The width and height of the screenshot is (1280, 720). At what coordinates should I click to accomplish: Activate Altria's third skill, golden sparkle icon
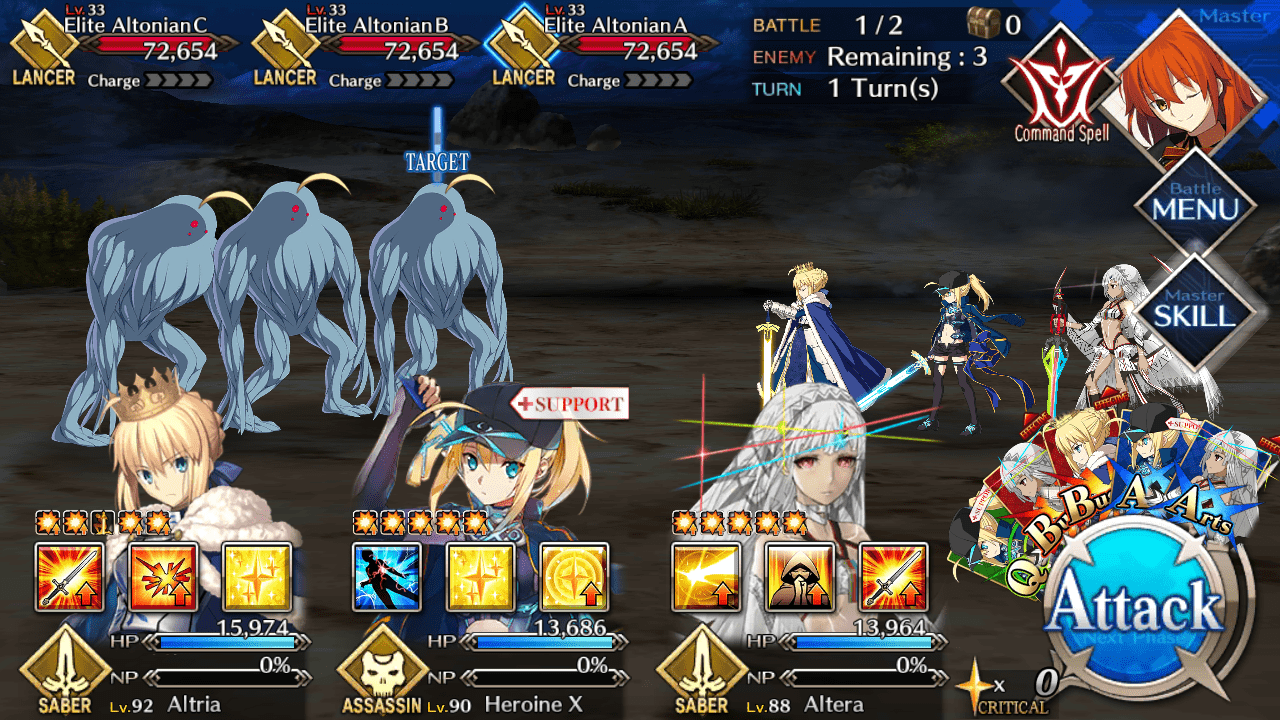coord(257,577)
